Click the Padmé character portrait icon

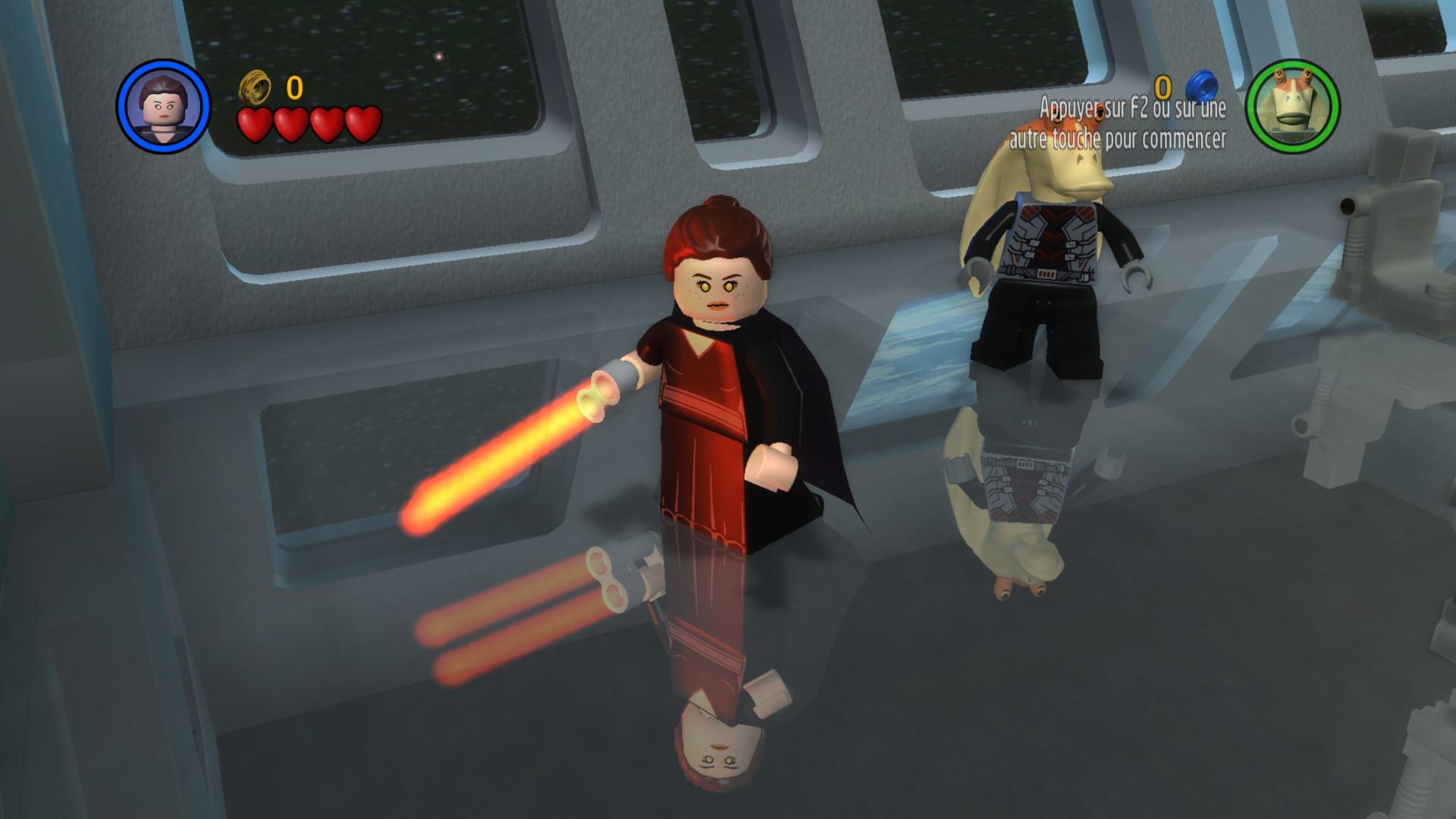click(x=162, y=108)
